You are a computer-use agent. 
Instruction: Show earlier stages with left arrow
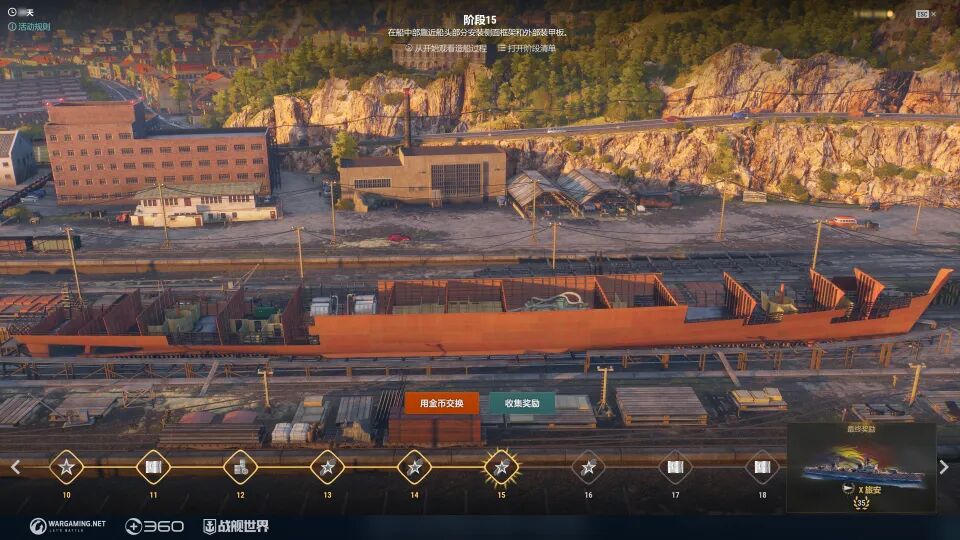(x=15, y=467)
